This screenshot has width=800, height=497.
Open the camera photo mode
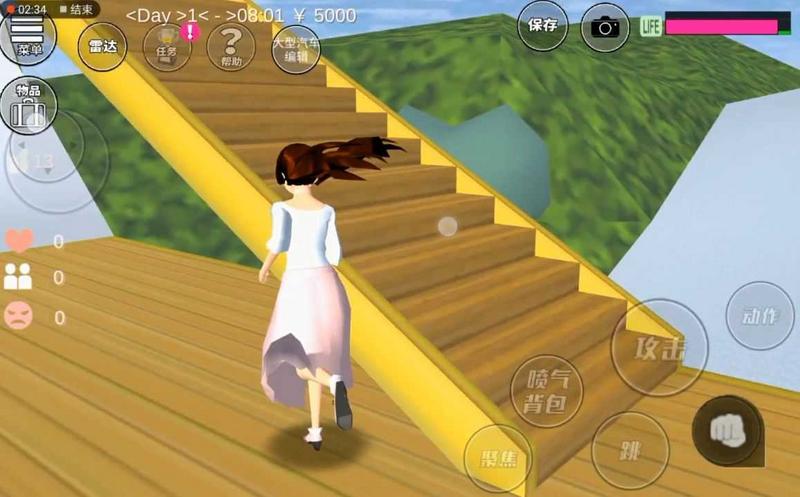click(605, 26)
